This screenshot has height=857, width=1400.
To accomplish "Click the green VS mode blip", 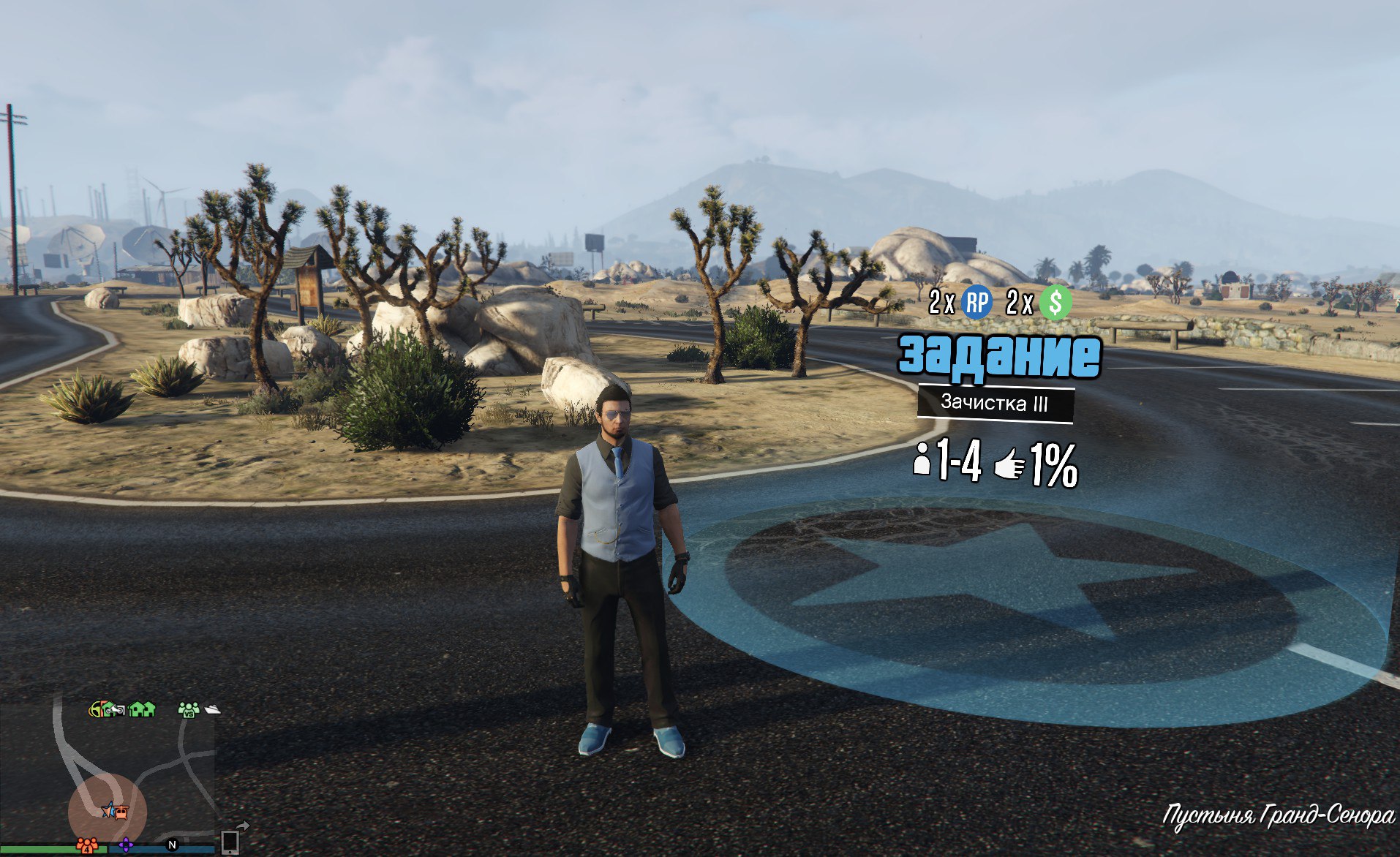I will coord(189,709).
